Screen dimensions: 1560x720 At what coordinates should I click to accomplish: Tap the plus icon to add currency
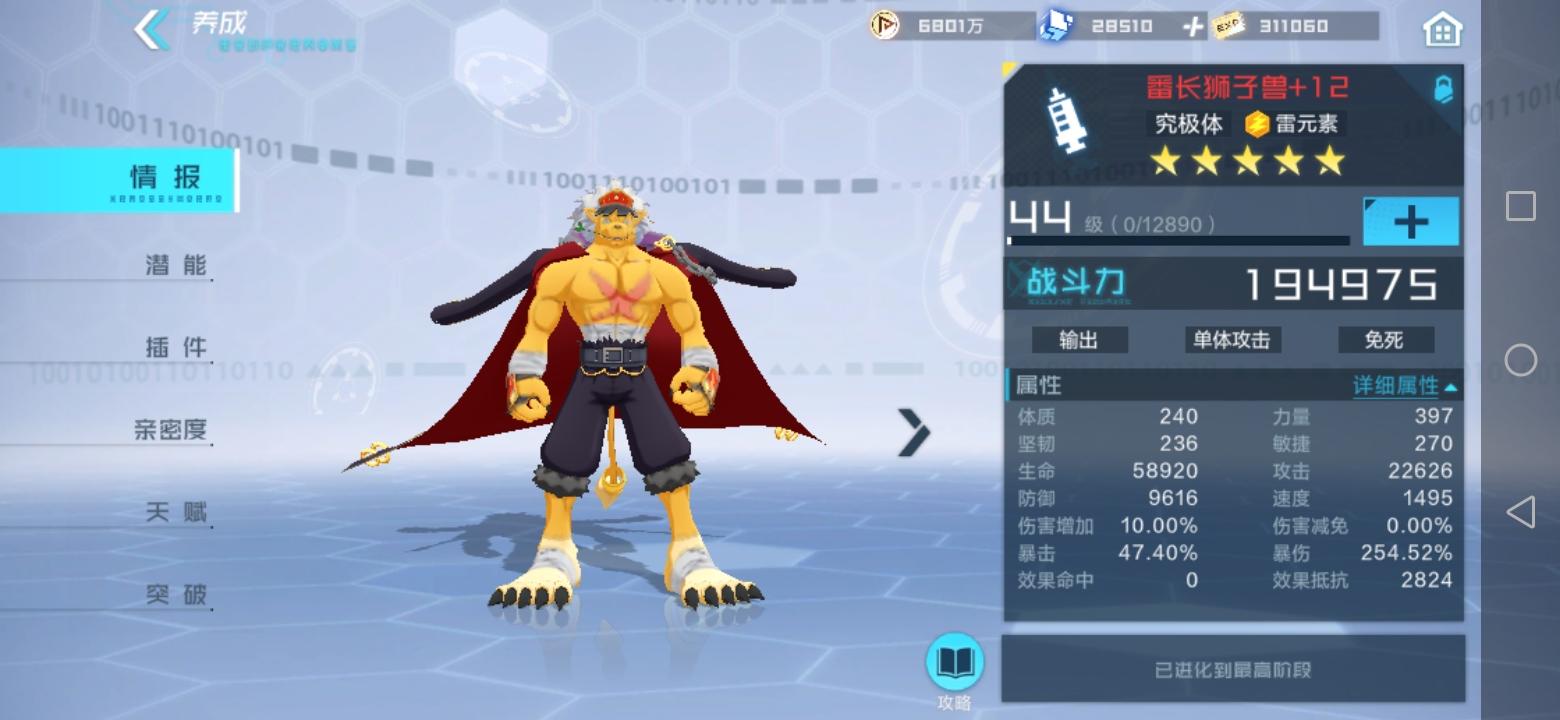click(x=1196, y=26)
